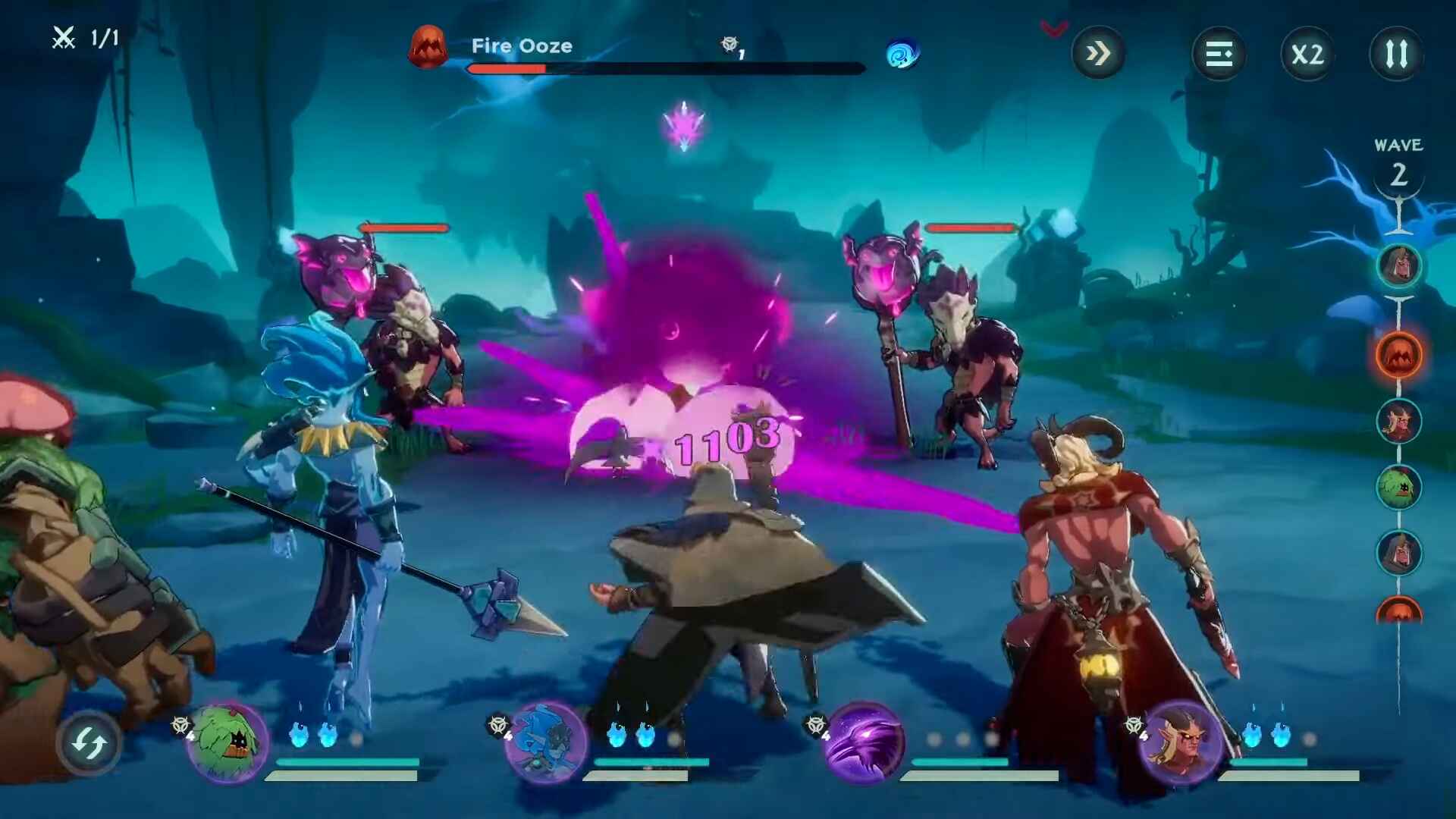Select the glowing orange ooze turn-order icon
The height and width of the screenshot is (819, 1456).
coord(1398,355)
